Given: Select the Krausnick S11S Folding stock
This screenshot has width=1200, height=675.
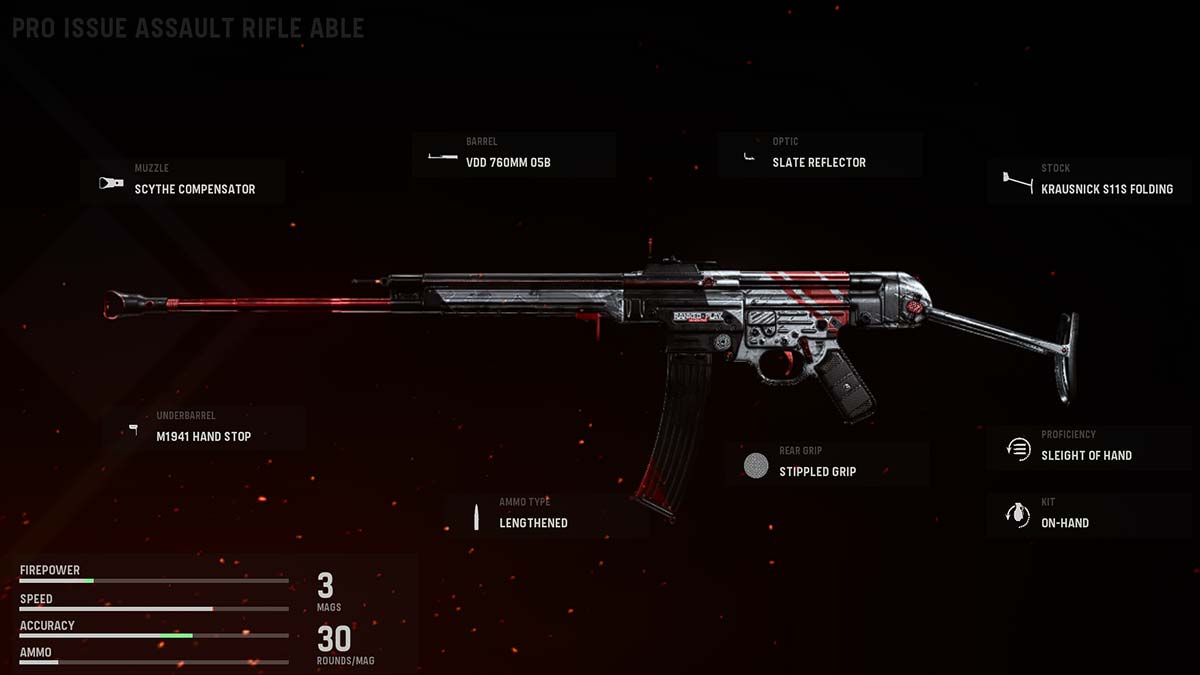Looking at the screenshot, I should (1090, 182).
